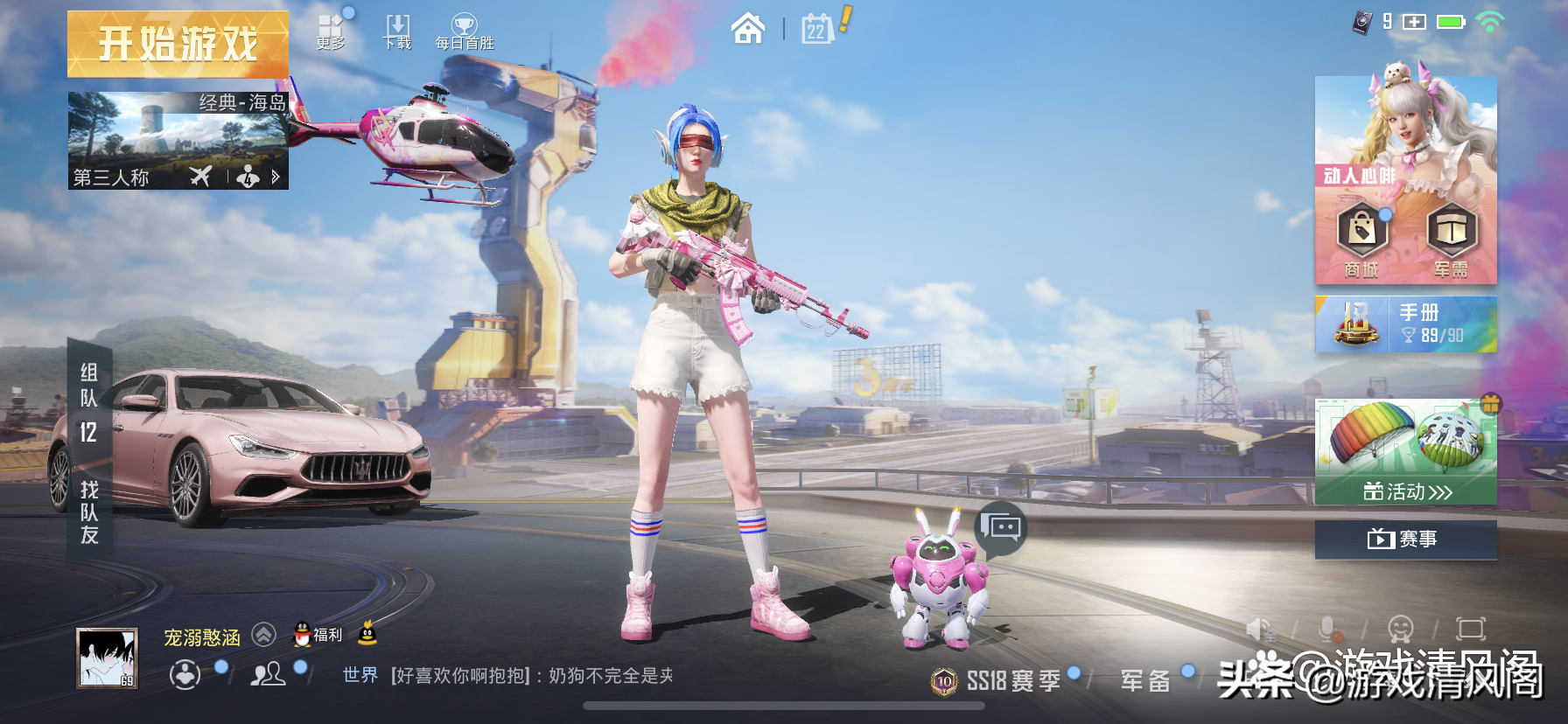1568x724 pixels.
Task: Open the 每日首胜 trophy reward
Action: pos(465,31)
